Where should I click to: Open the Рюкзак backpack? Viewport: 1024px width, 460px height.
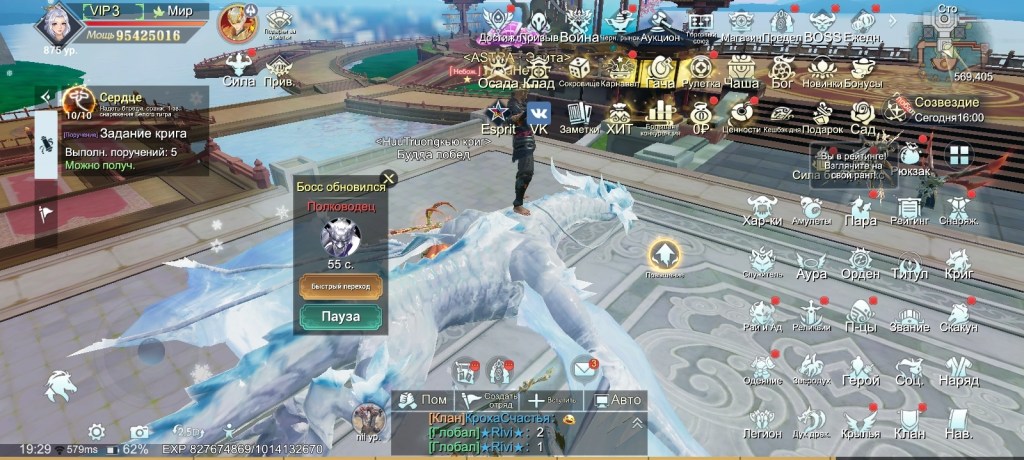click(910, 160)
